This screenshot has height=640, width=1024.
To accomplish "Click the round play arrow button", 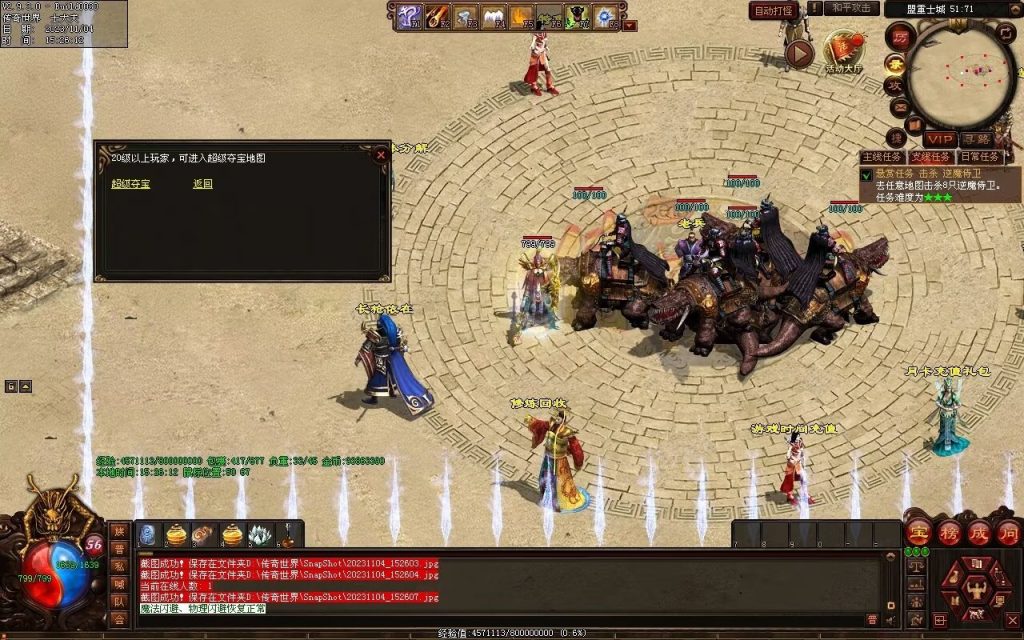I will pos(799,53).
